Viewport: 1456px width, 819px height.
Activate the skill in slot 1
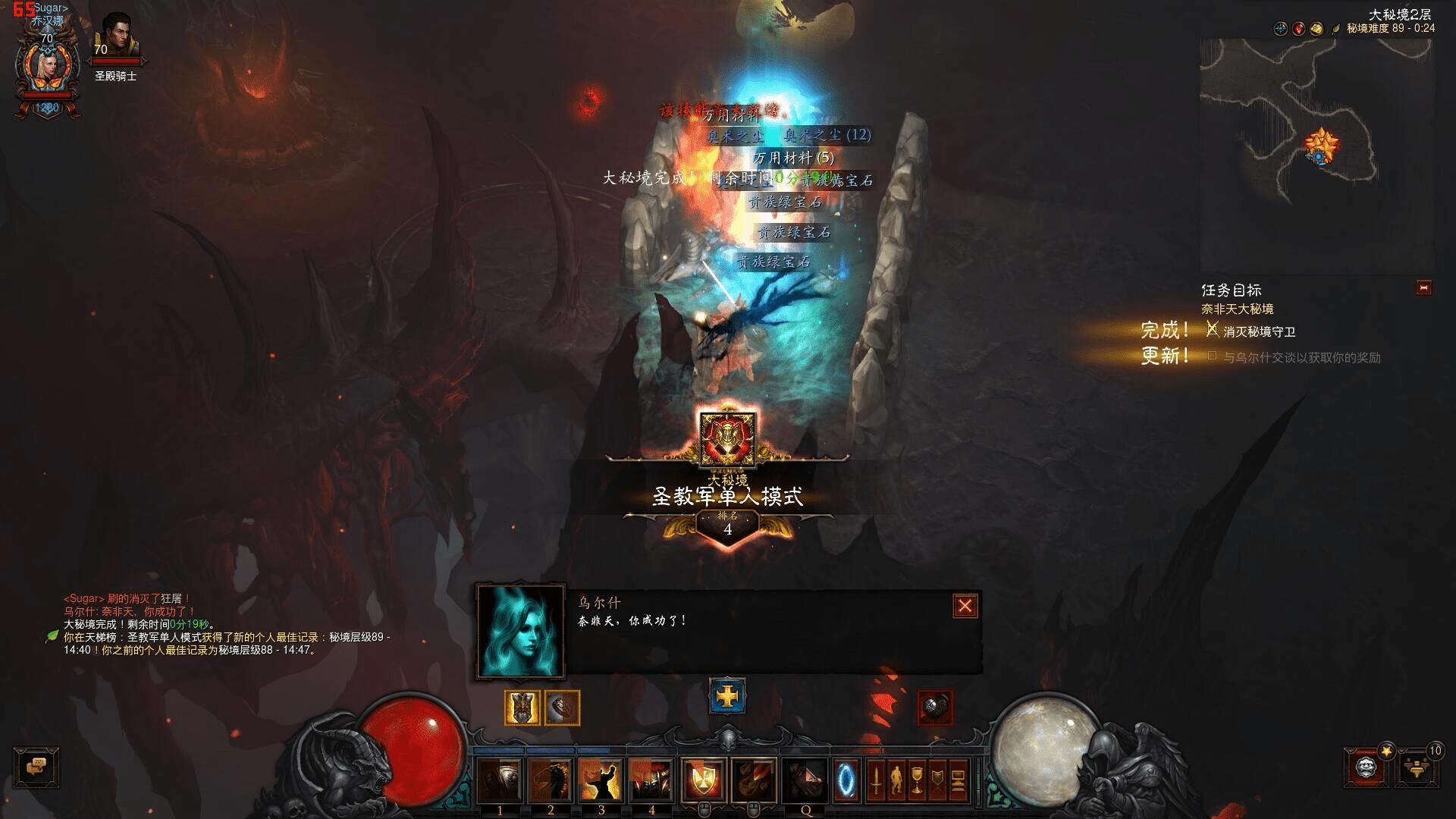coord(500,780)
